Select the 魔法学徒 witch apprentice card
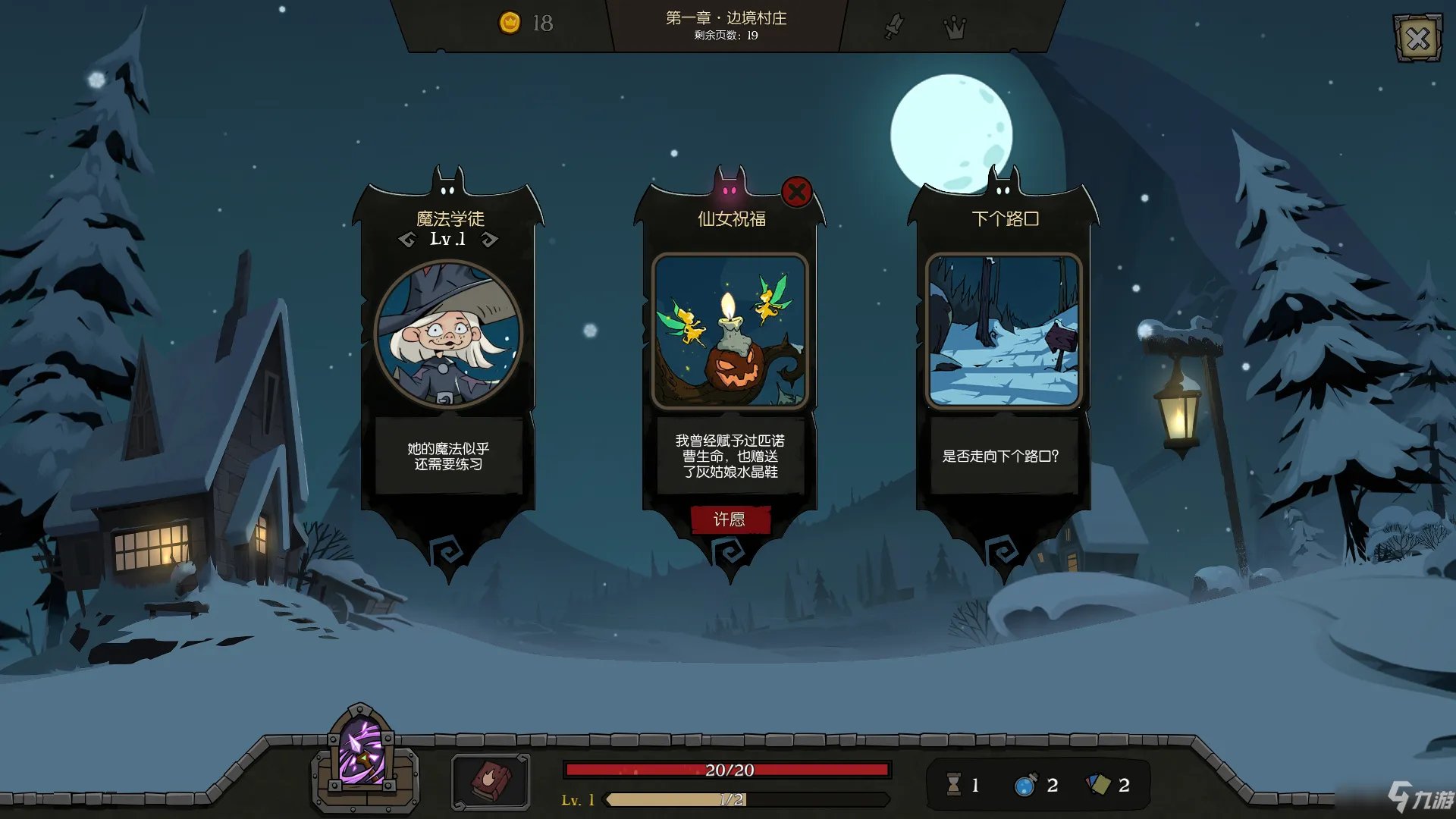 [x=448, y=334]
